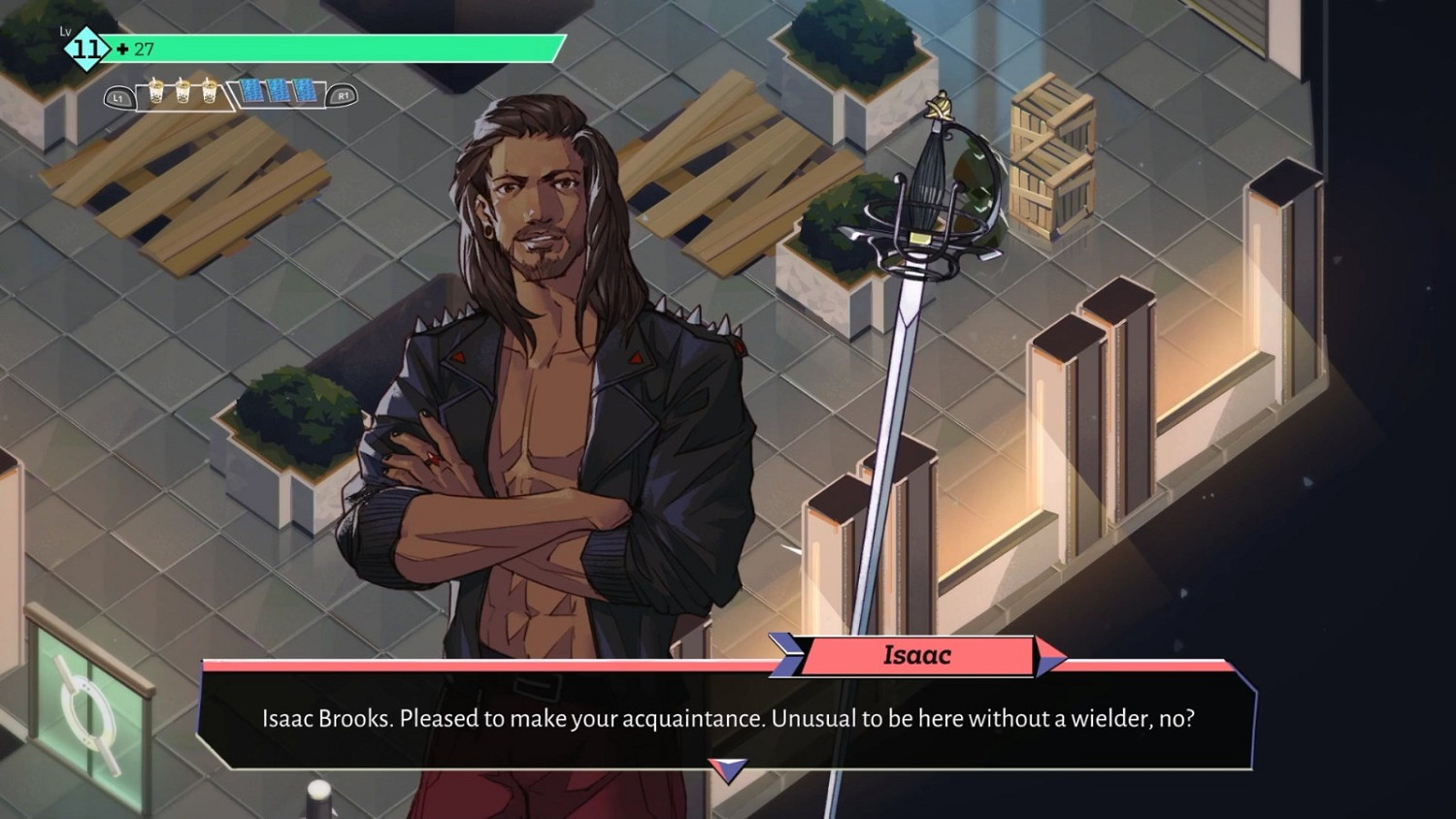This screenshot has width=1456, height=819.
Task: Click the R1 shoulder button icon
Action: 344,95
